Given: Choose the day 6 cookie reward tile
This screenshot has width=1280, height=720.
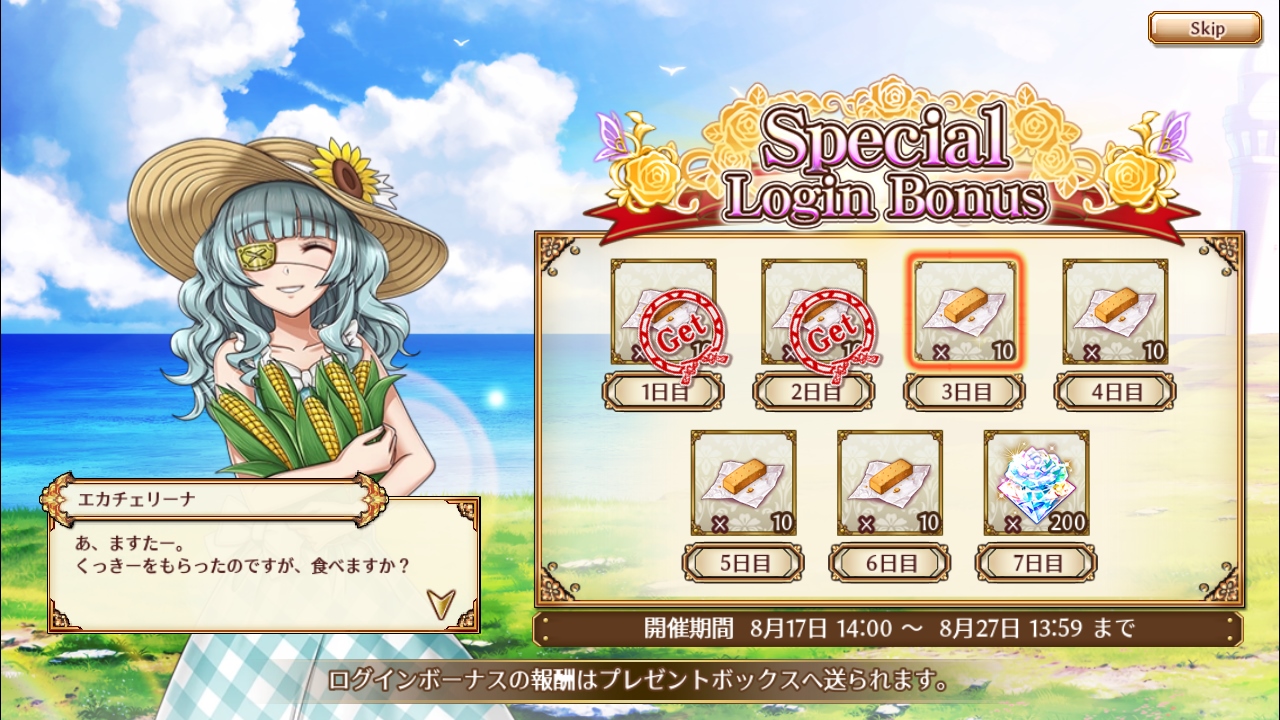Looking at the screenshot, I should click(890, 483).
